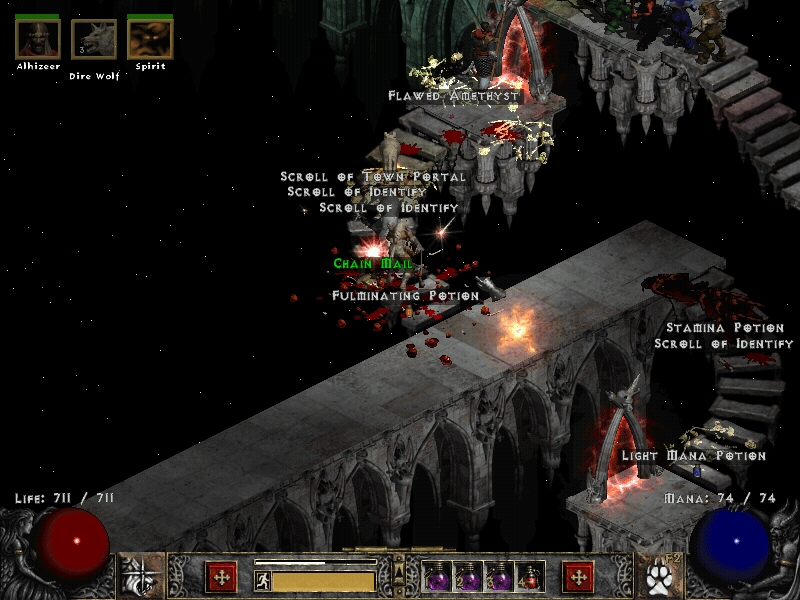Select the Dire Wolf summon portrait
The width and height of the screenshot is (800, 600).
tap(94, 39)
